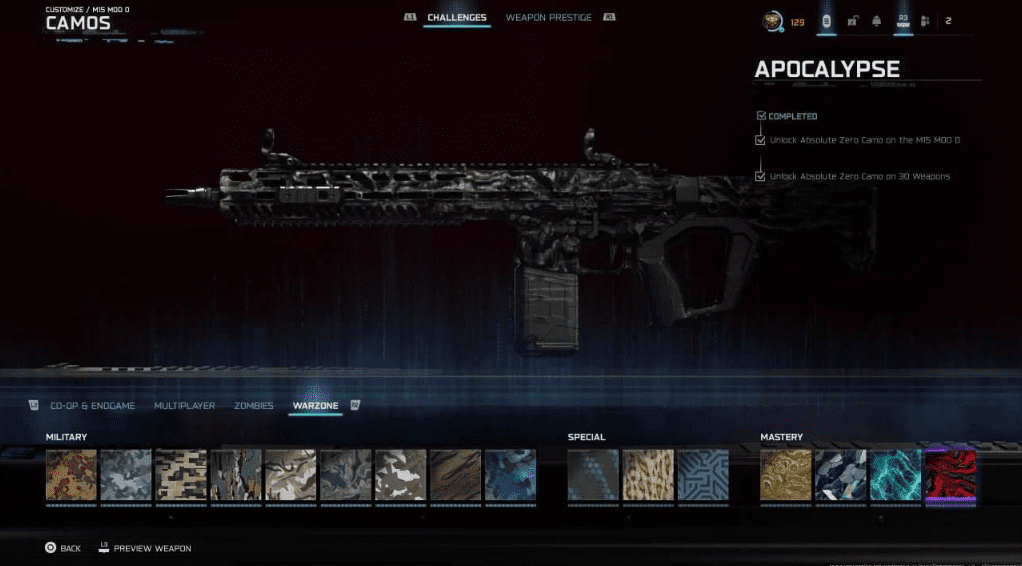
Task: Switch to the Multiplayer camo category
Action: [x=186, y=406]
